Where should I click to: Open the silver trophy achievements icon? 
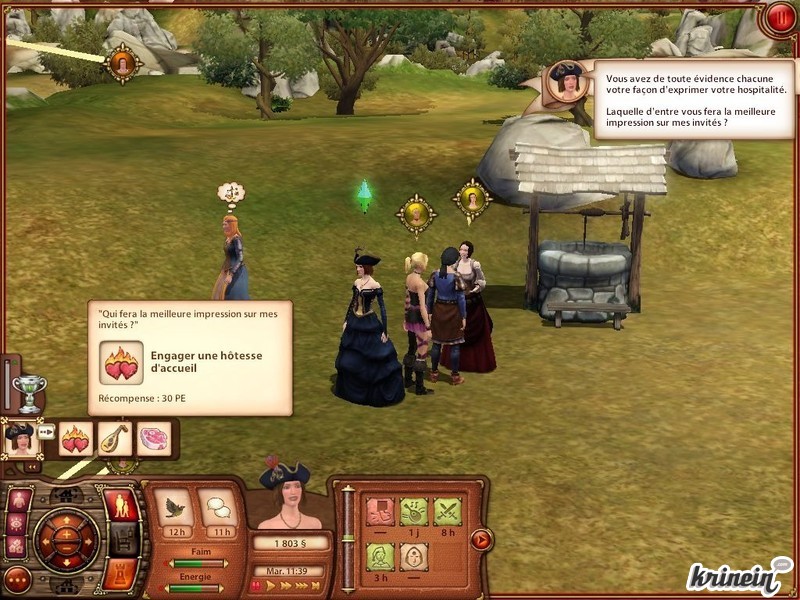(29, 390)
